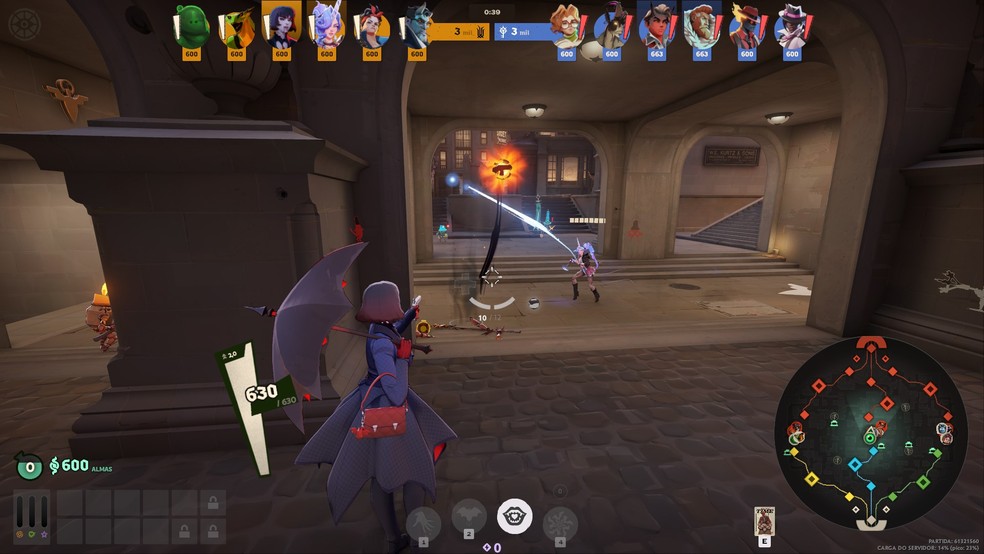
Task: Click the green creature hero portrait
Action: [x=191, y=25]
